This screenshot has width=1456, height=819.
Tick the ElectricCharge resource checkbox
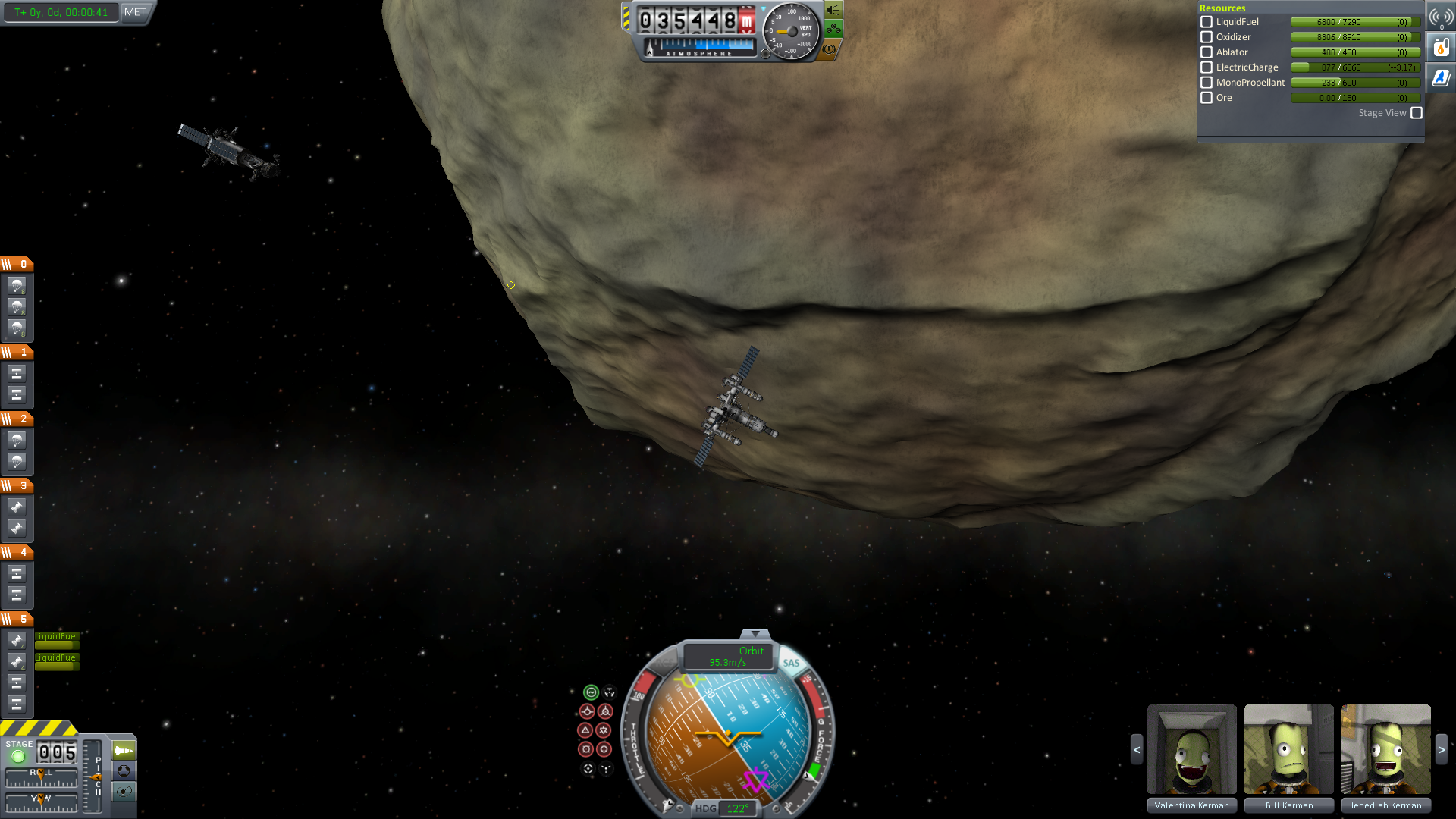point(1207,67)
